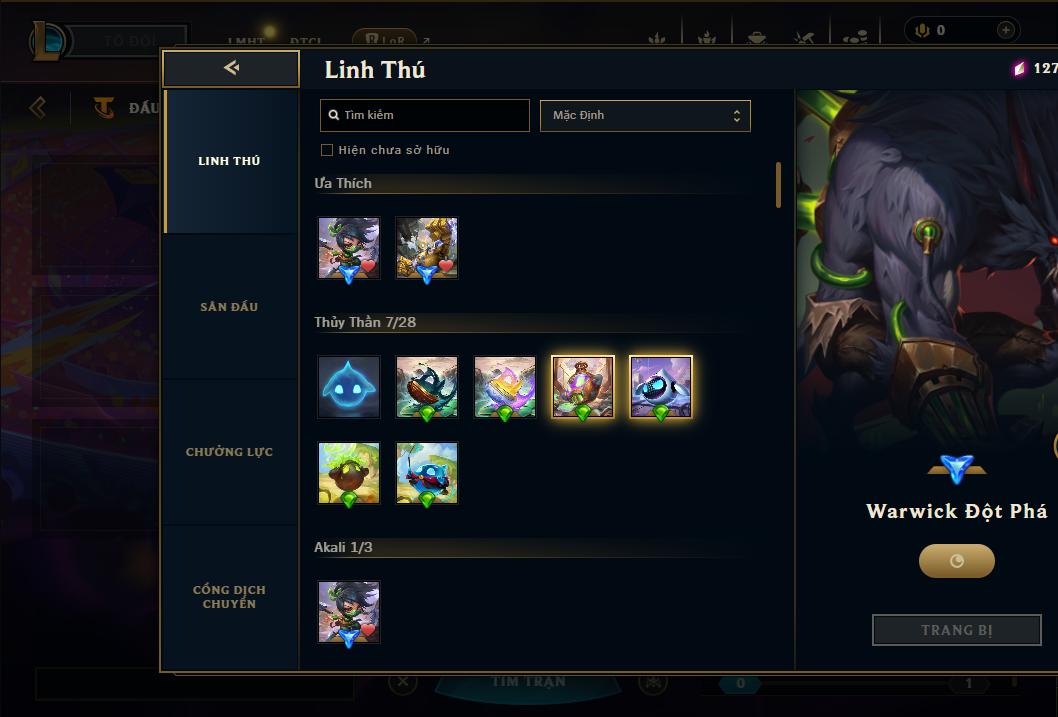
Task: Click the TRANG BỊ equip button
Action: tap(957, 630)
